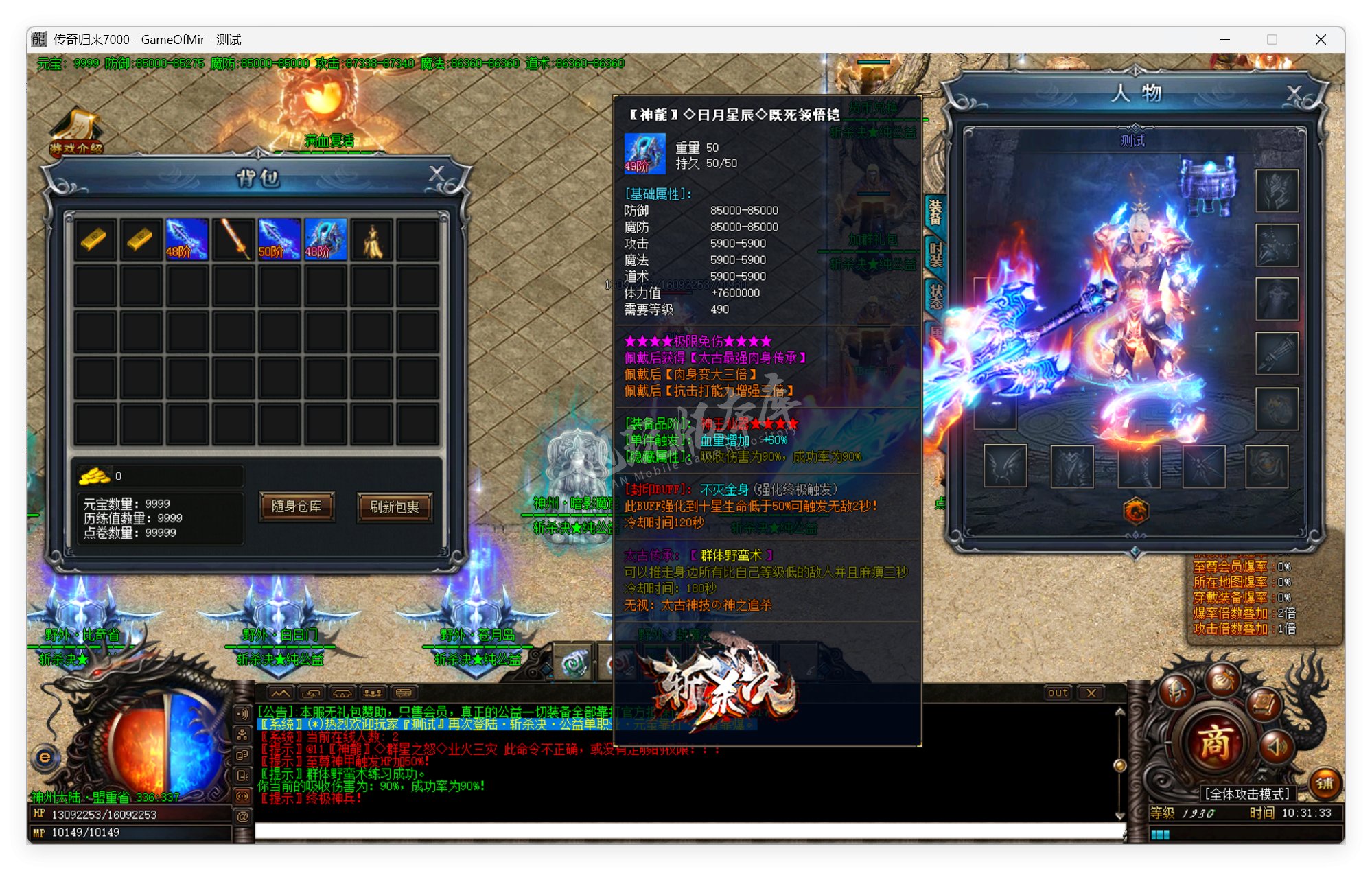Screen dimensions: 1372x871
Task: Toggle the broadcast icon on the chat sidebar
Action: 242,796
